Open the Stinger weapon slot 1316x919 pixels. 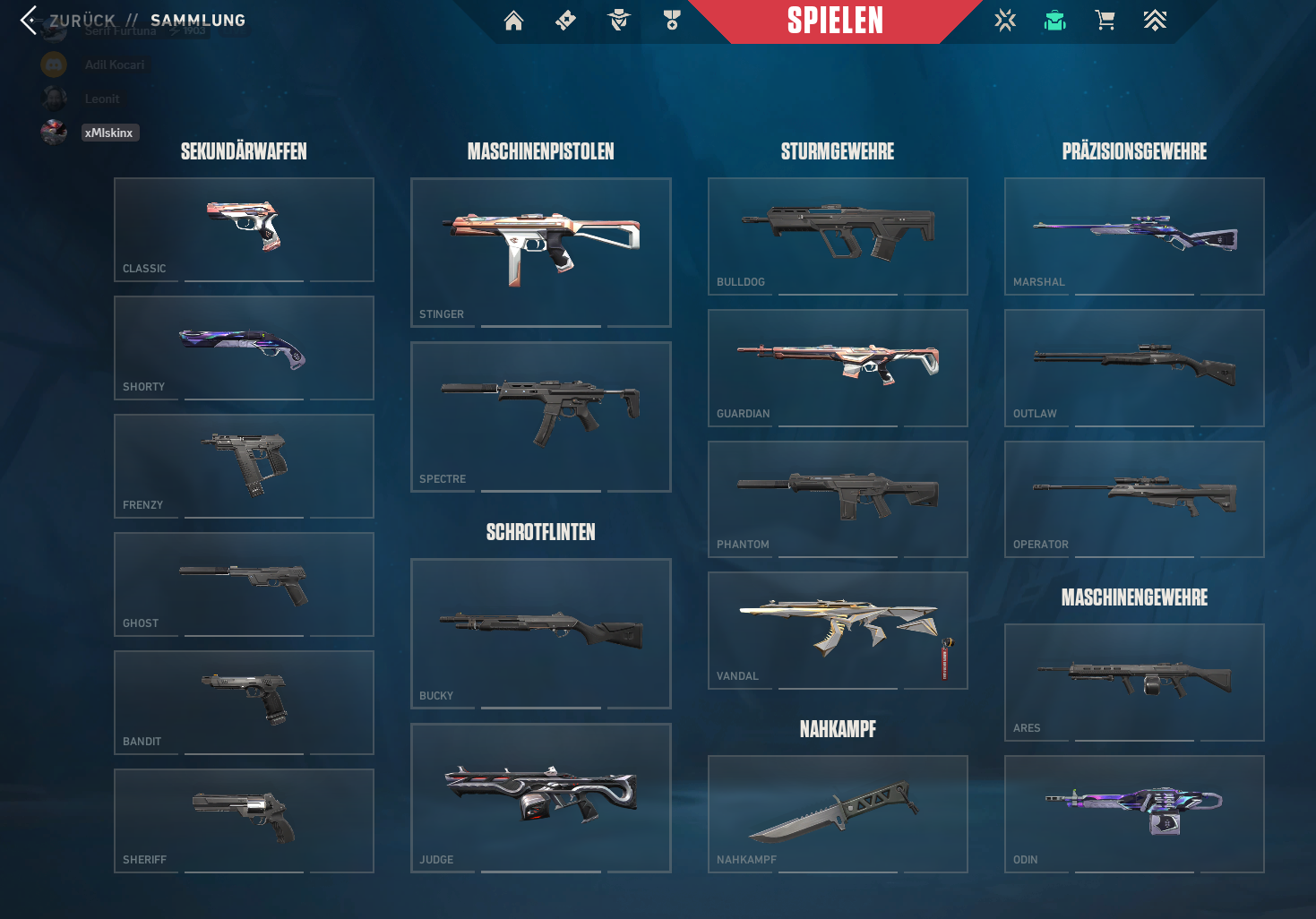[x=540, y=252]
